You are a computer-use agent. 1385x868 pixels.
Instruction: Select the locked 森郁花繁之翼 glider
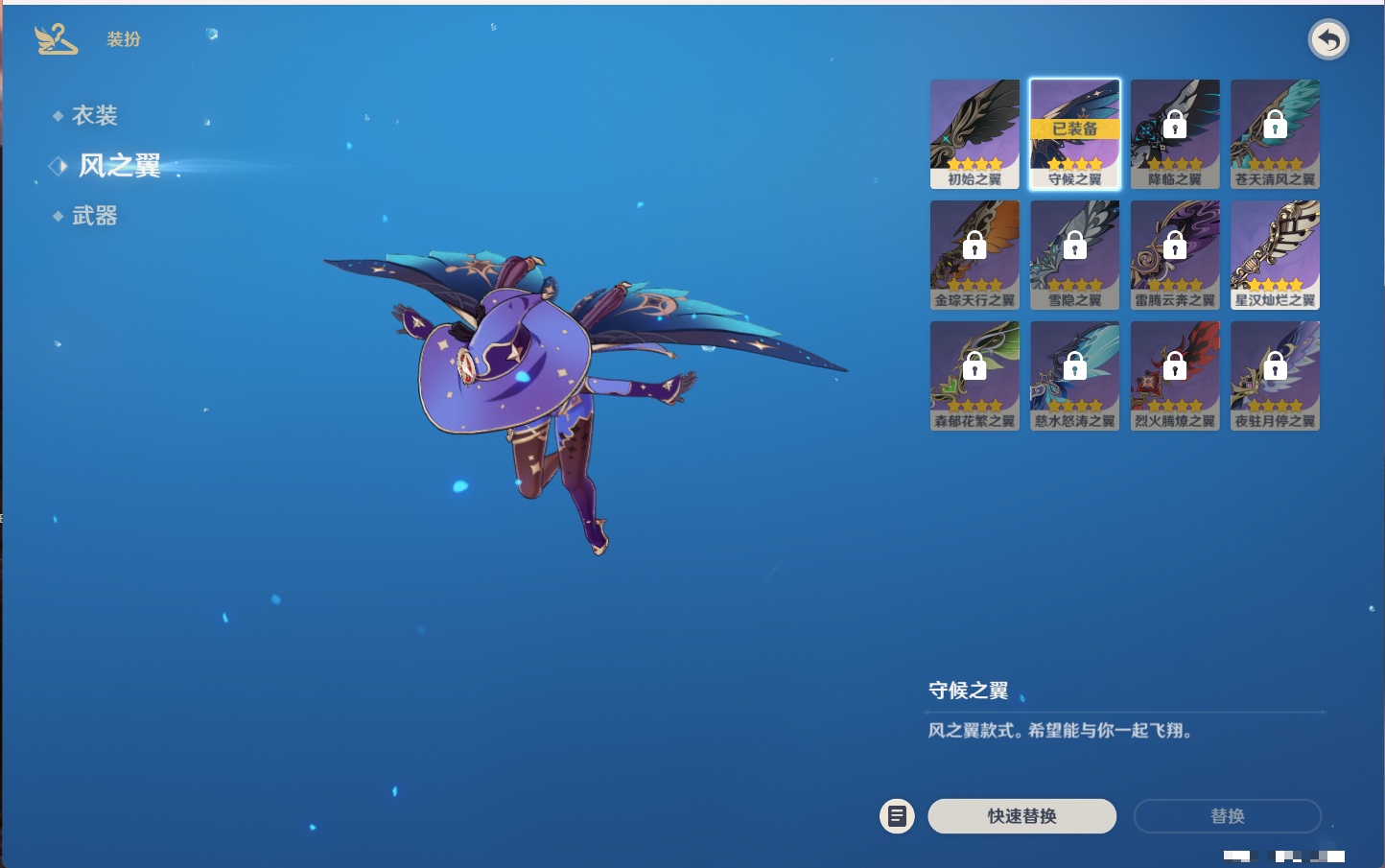point(974,376)
